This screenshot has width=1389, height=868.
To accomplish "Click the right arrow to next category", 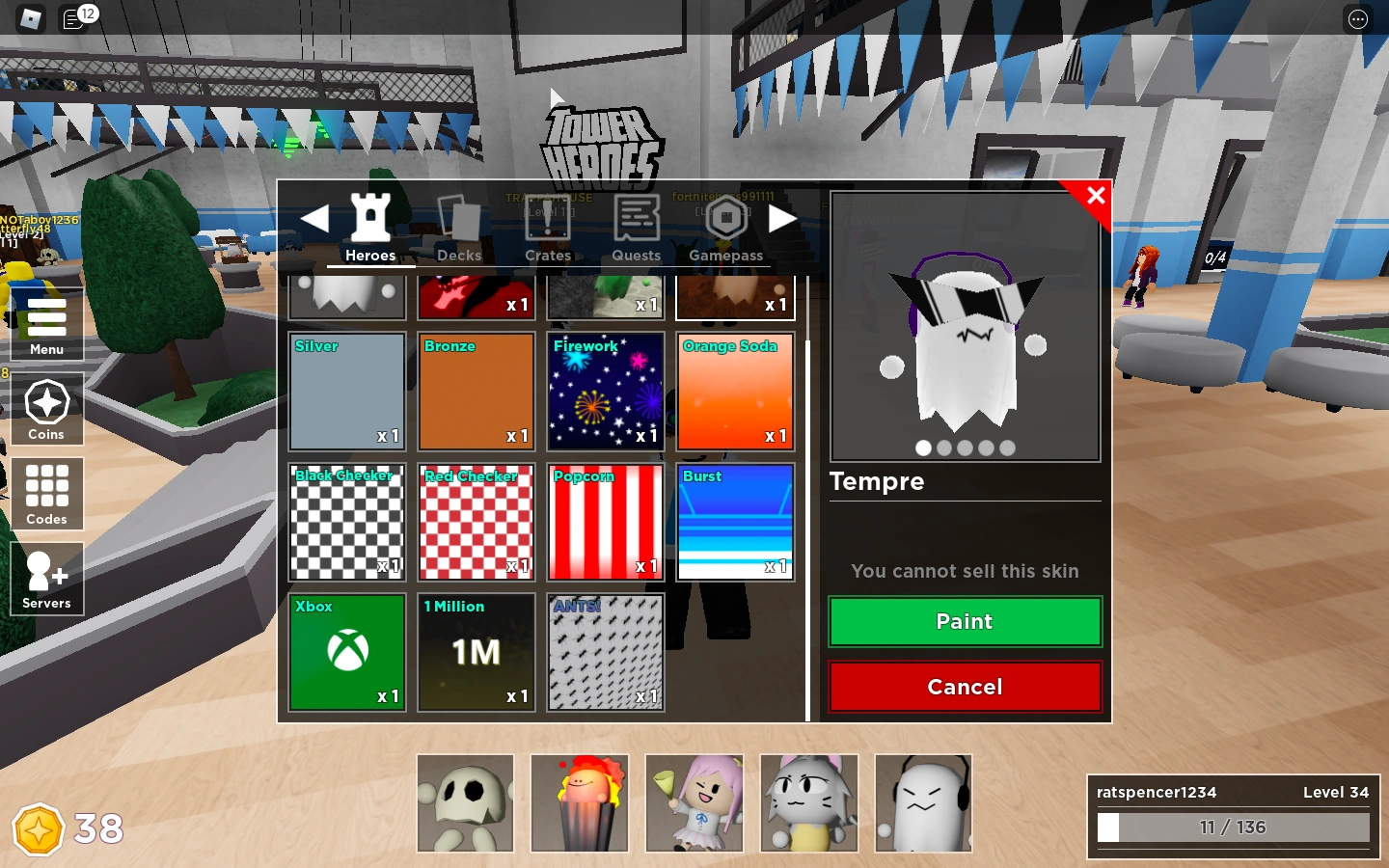I will 783,218.
